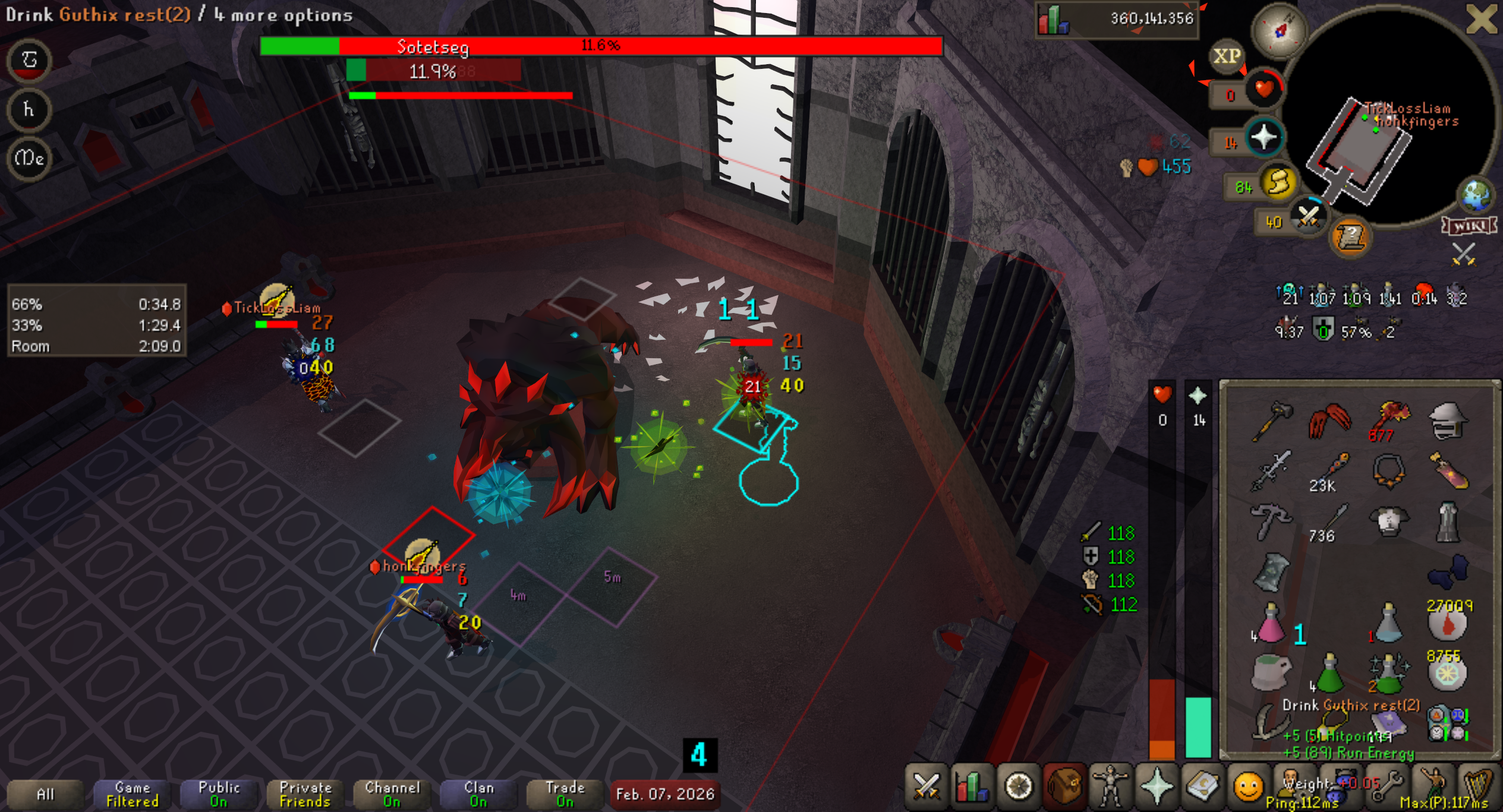
Task: Open the Public chat filter tab
Action: click(219, 794)
